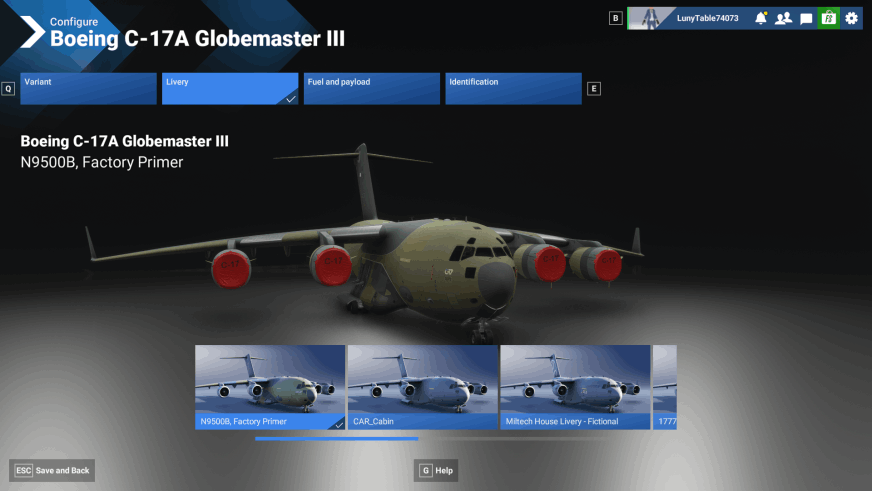Choose the N9500B, Factory Primer livery
The height and width of the screenshot is (491, 872).
(x=270, y=387)
